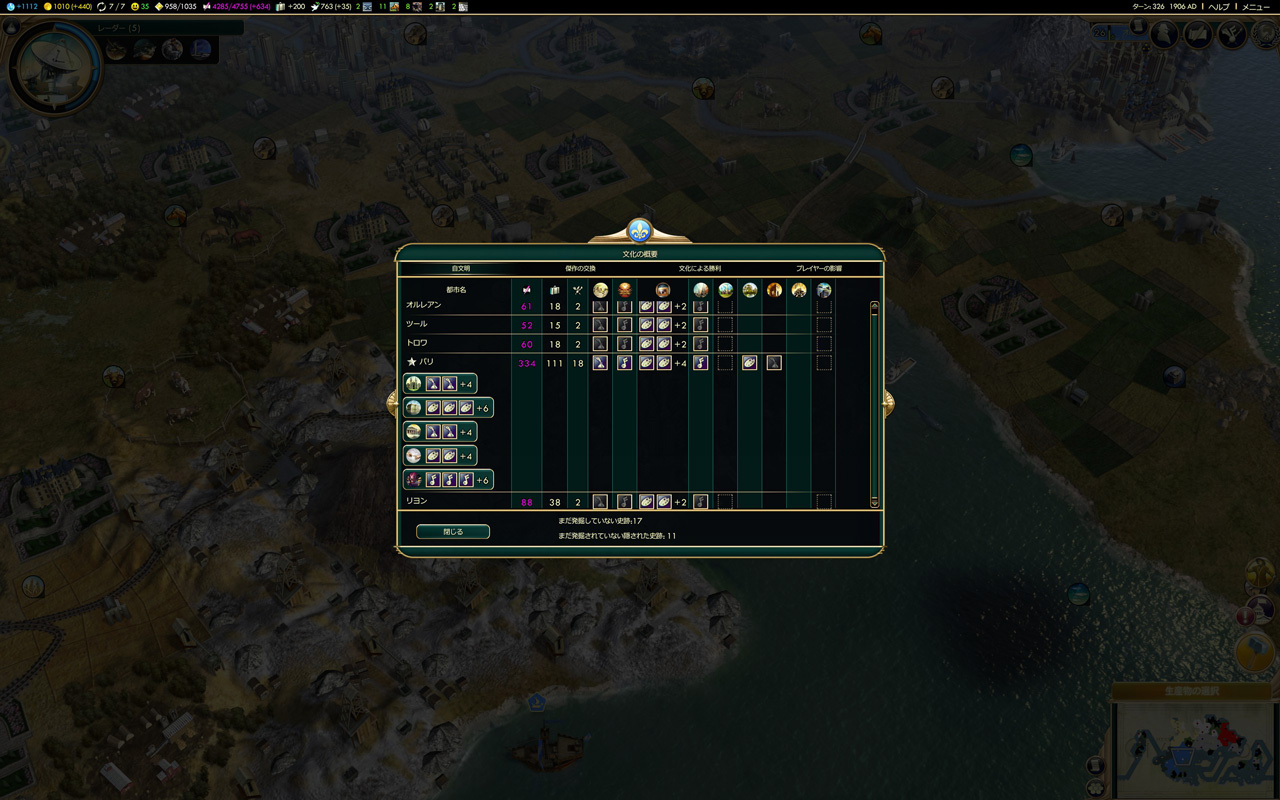
Task: Click the wonder row with three art works
Action: 448,408
